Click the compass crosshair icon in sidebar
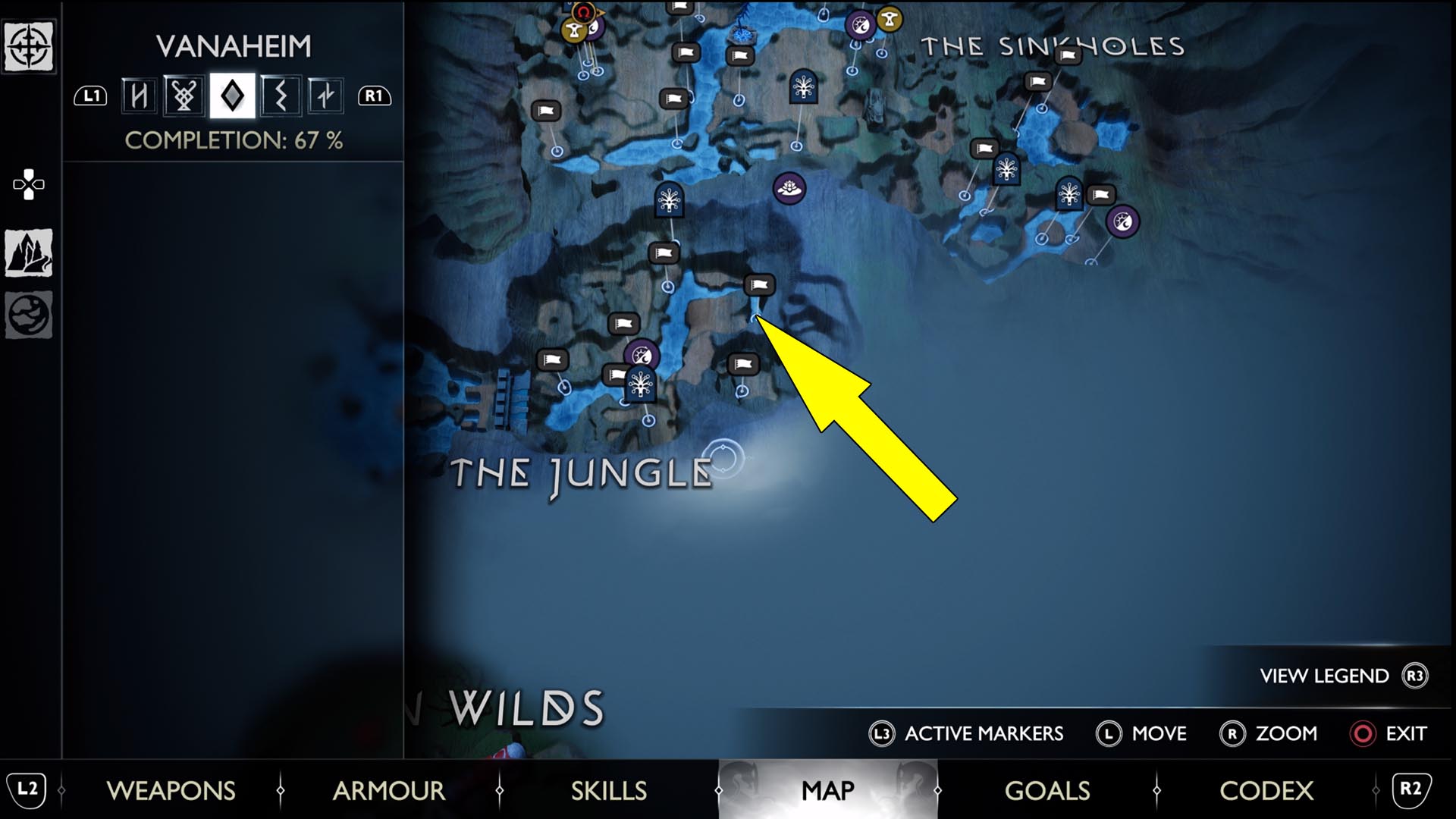Image resolution: width=1456 pixels, height=819 pixels. coord(29,47)
